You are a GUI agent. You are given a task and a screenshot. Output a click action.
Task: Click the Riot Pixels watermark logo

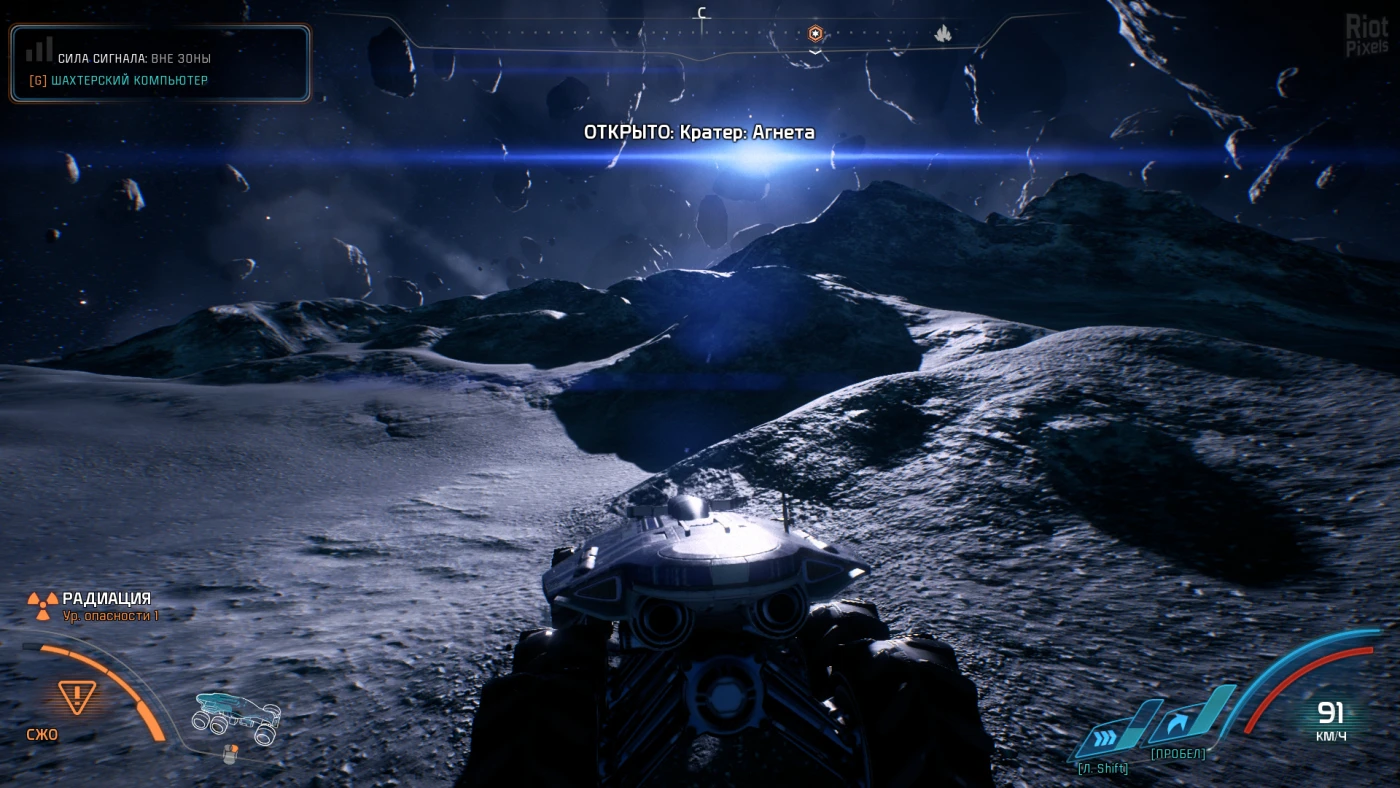point(1367,36)
